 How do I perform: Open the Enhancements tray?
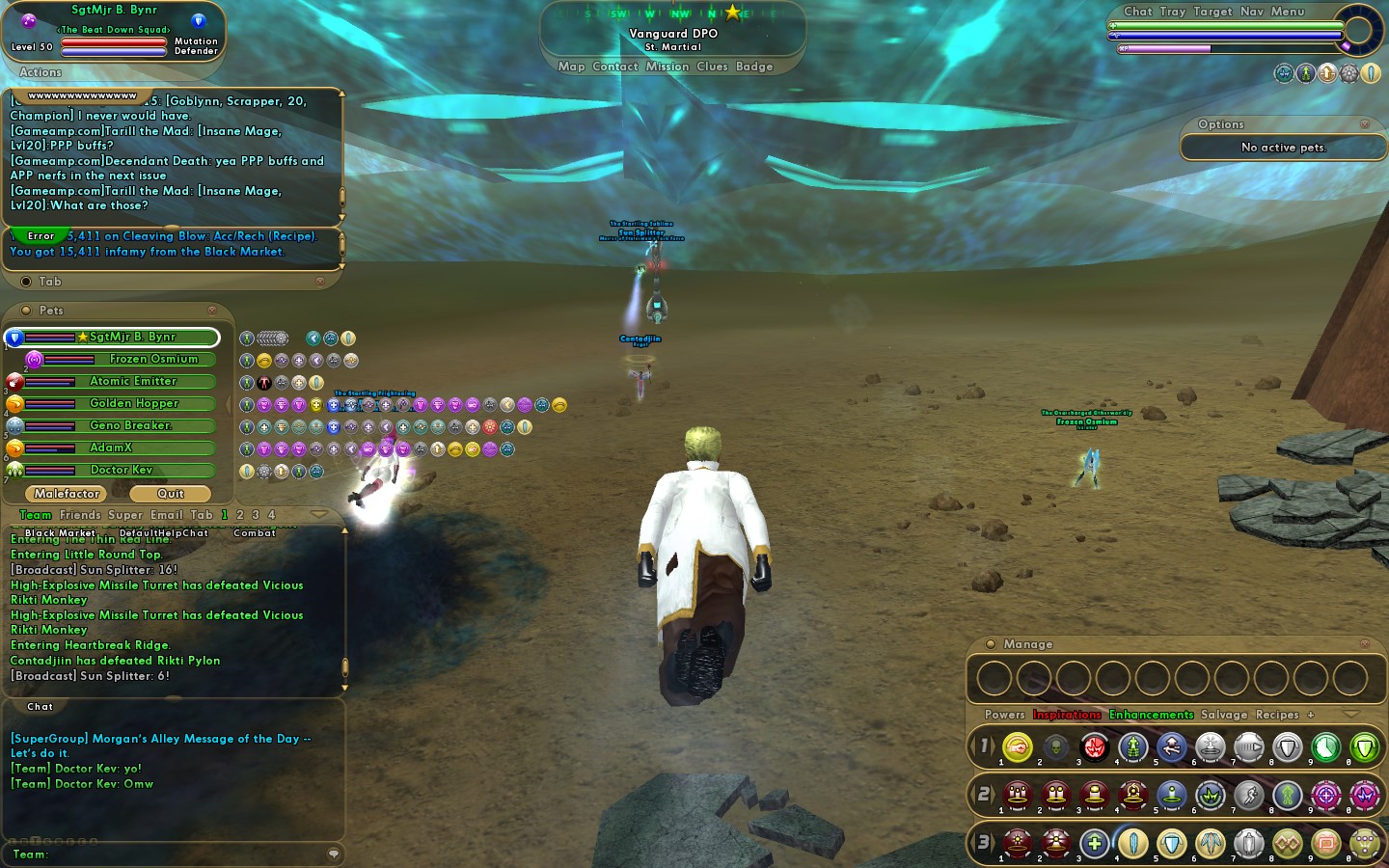1151,715
